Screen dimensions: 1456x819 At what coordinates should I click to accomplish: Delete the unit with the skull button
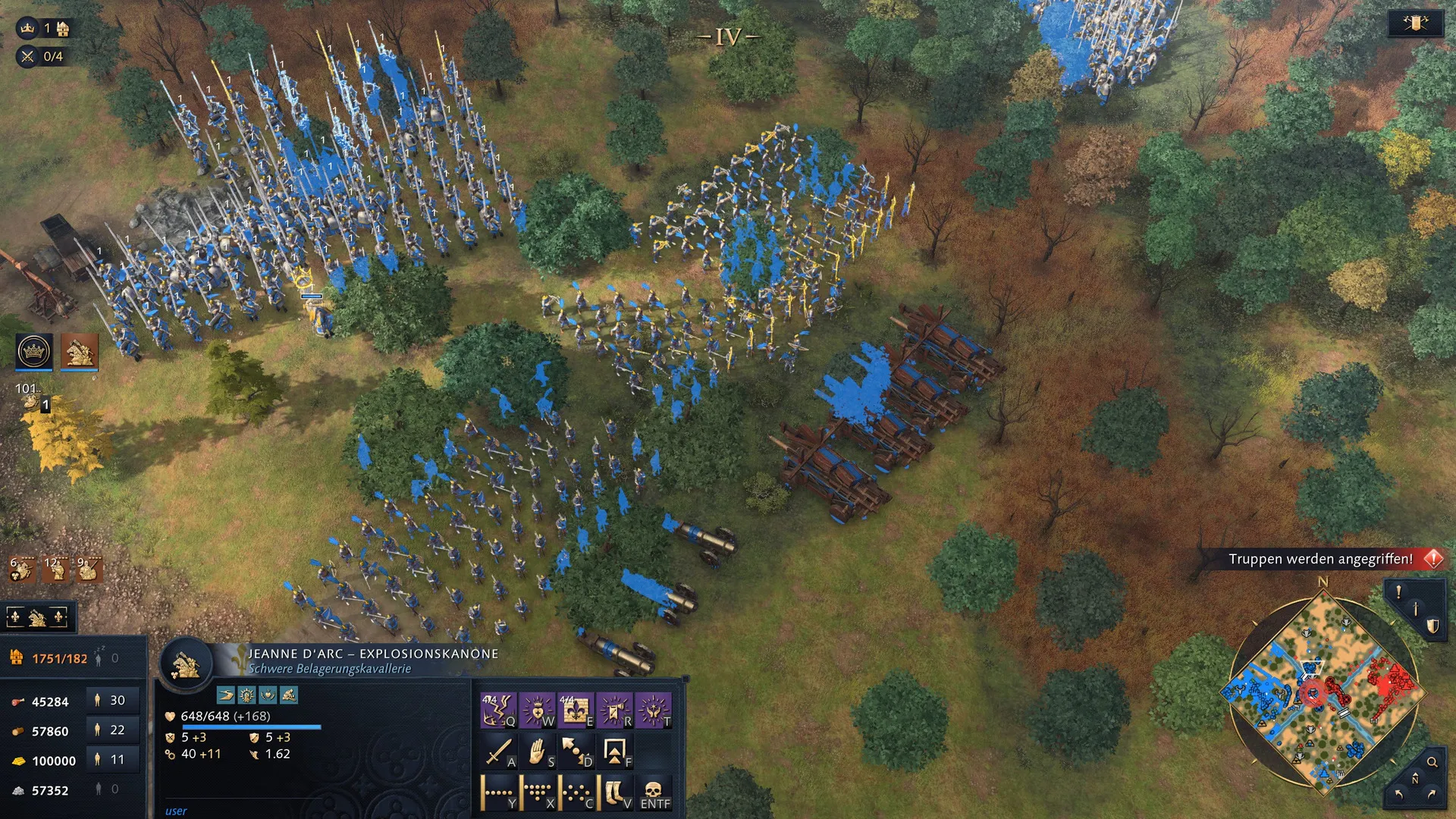click(654, 792)
